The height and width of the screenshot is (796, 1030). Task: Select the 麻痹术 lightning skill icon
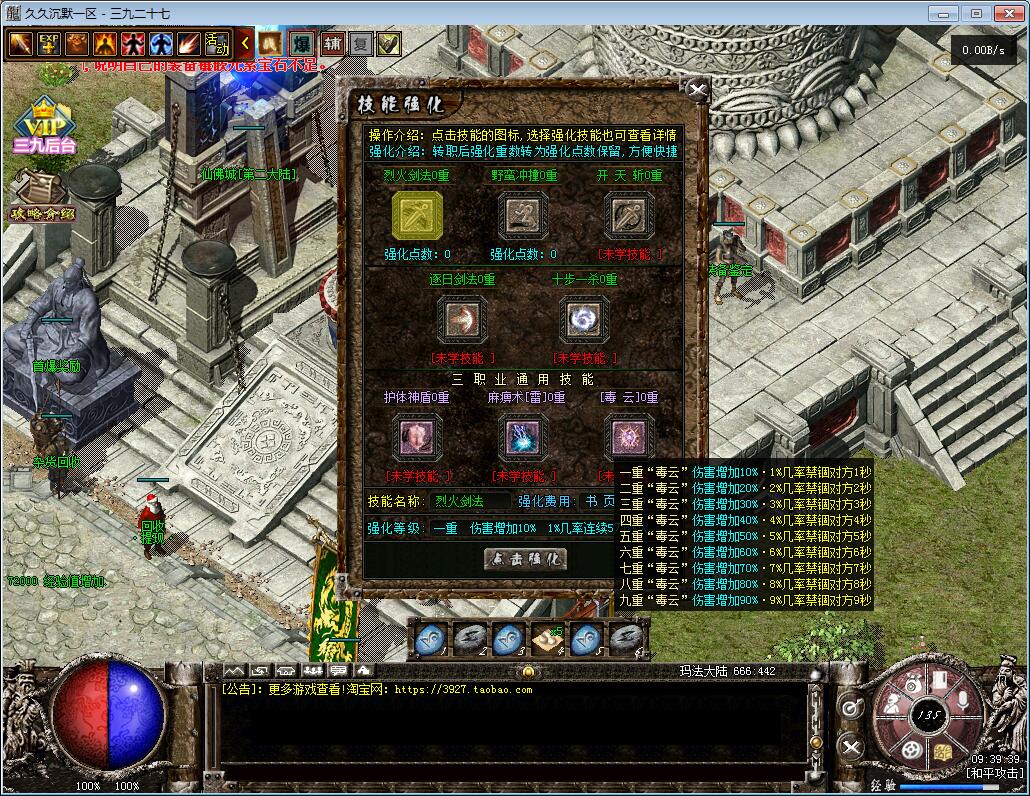point(523,437)
